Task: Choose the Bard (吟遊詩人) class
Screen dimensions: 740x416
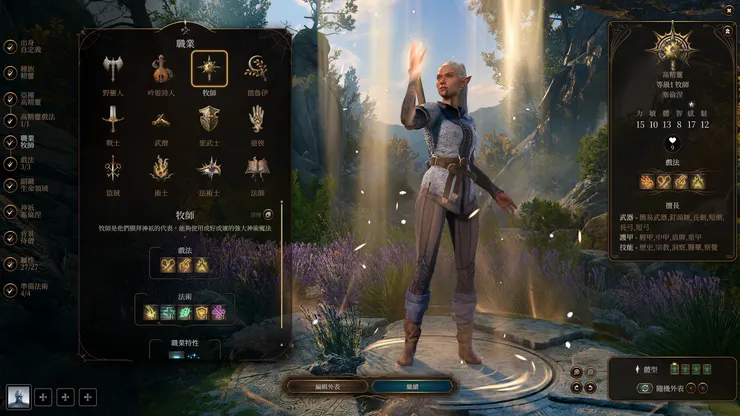Action: [160, 67]
